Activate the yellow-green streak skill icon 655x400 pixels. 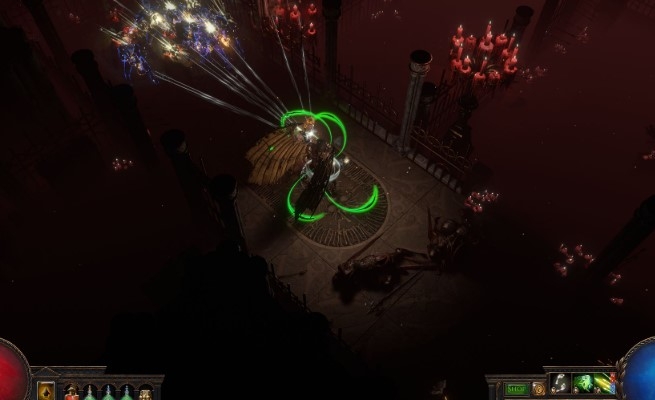pyautogui.click(x=605, y=384)
